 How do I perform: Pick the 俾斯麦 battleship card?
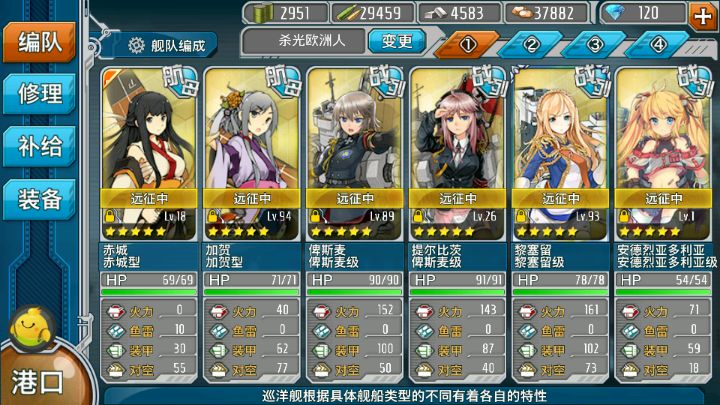[356, 150]
